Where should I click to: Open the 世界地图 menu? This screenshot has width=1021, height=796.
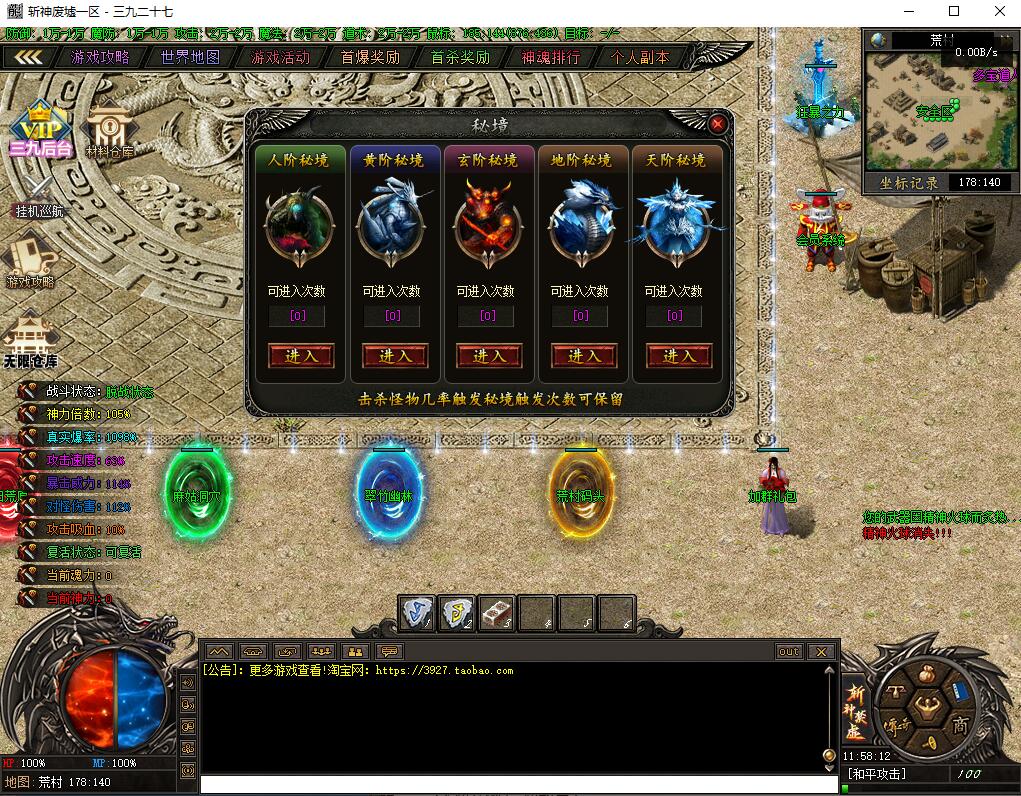click(190, 57)
